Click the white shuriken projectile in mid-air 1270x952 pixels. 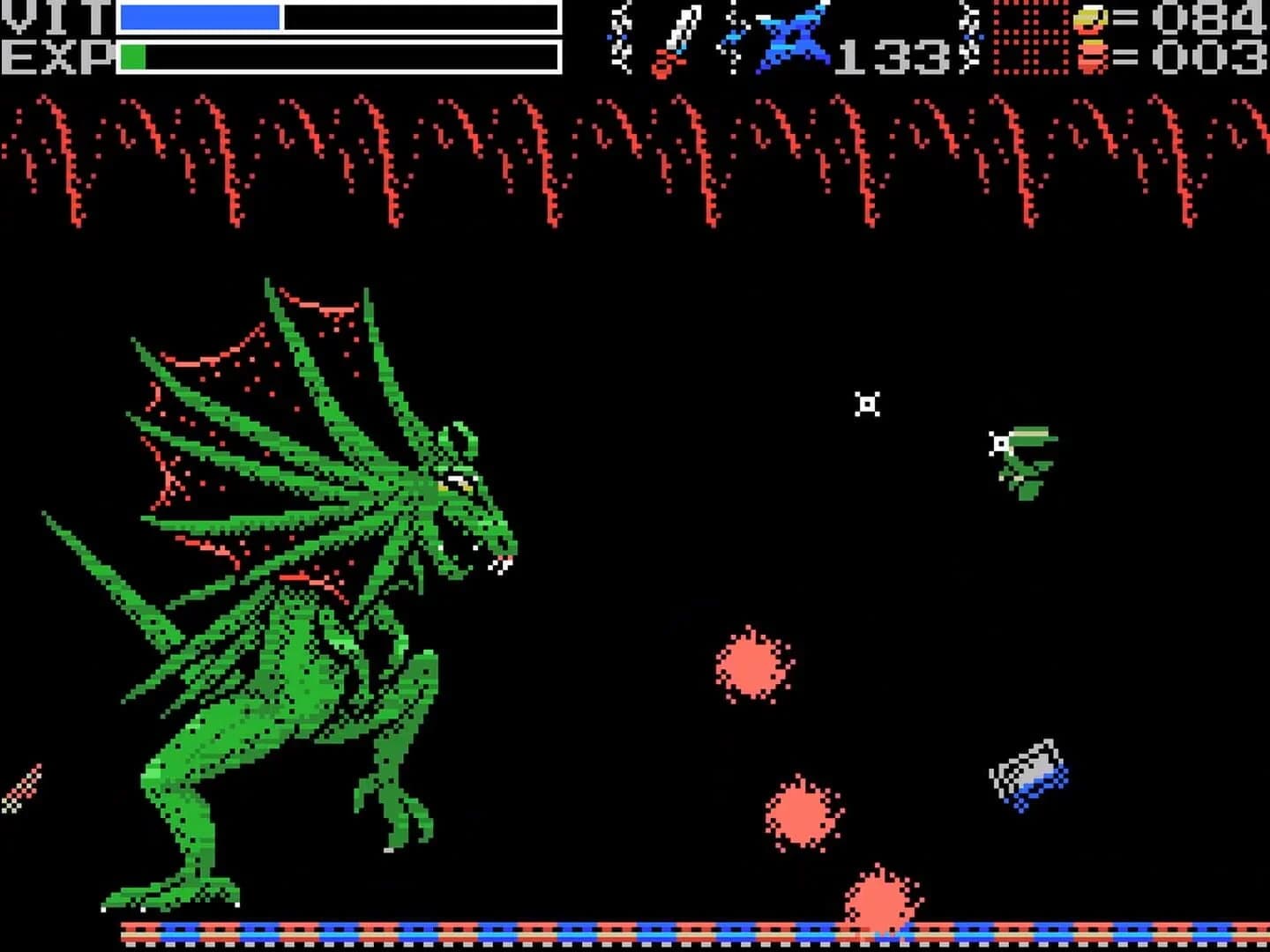click(x=868, y=402)
